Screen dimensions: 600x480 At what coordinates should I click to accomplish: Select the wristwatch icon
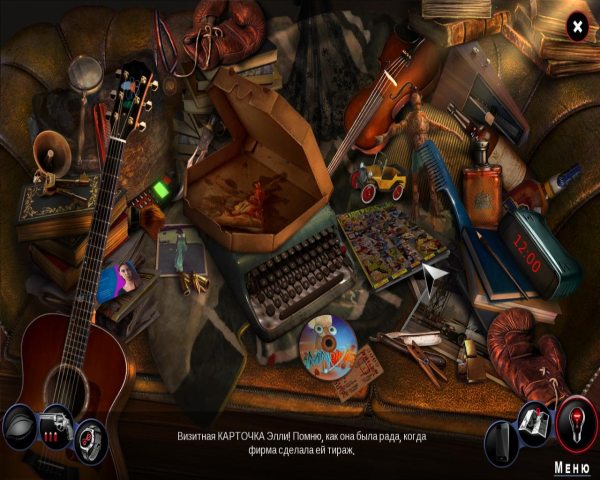[89, 437]
